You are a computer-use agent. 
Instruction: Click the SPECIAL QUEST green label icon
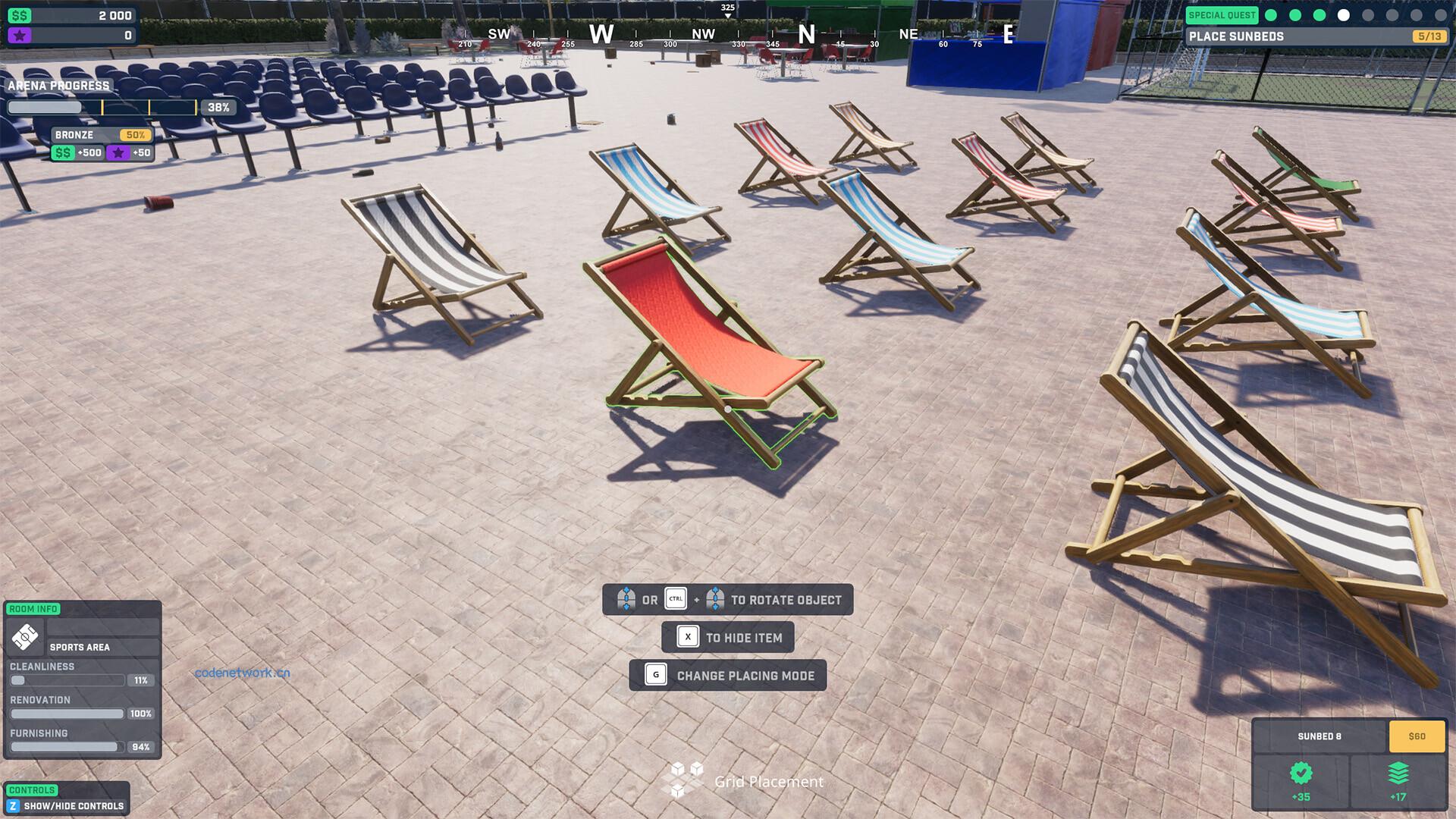click(1223, 14)
